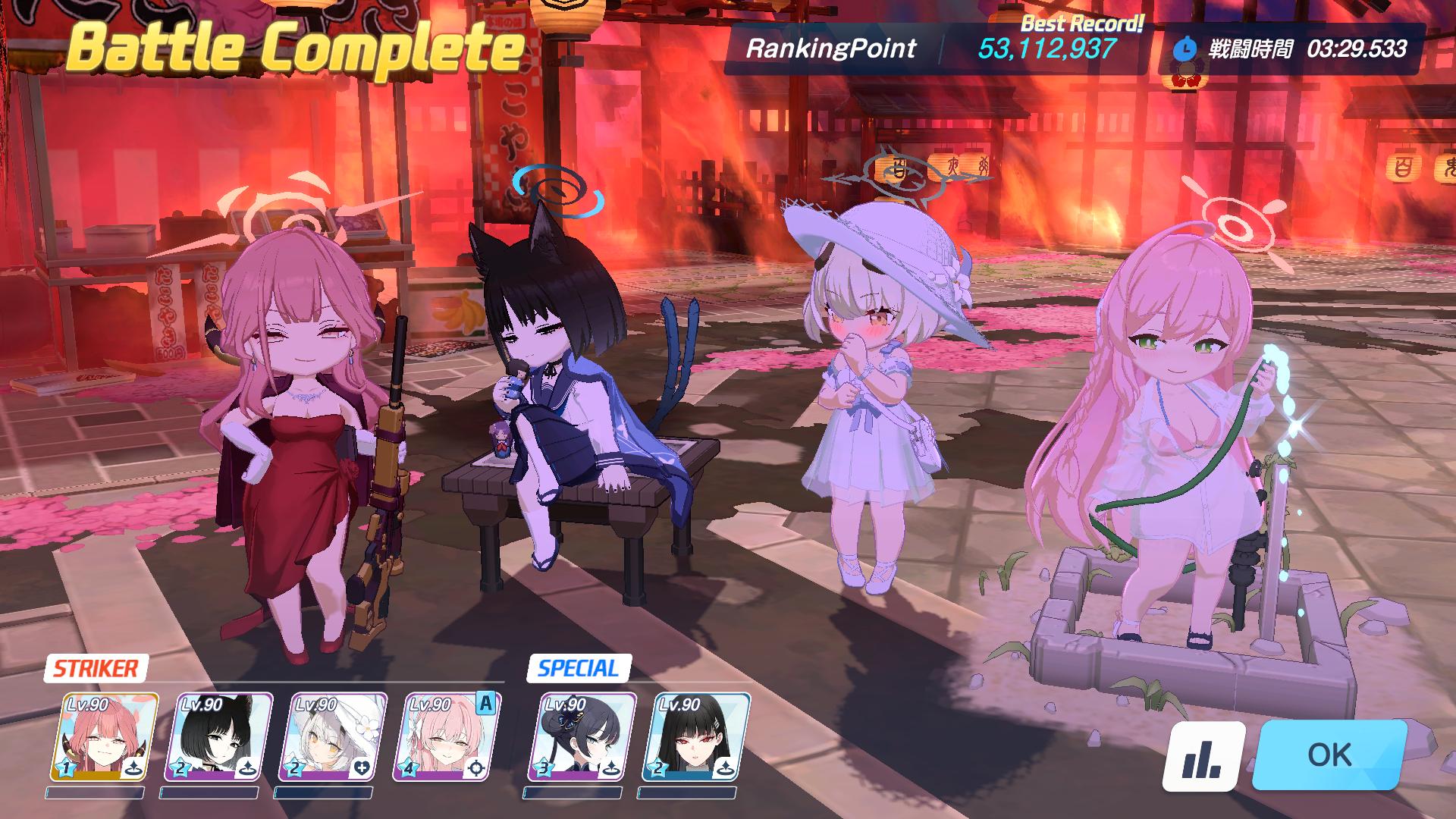Pick the dark-haired butterfly hairpin special portrait
Screen dimensions: 1456x819
pyautogui.click(x=582, y=737)
